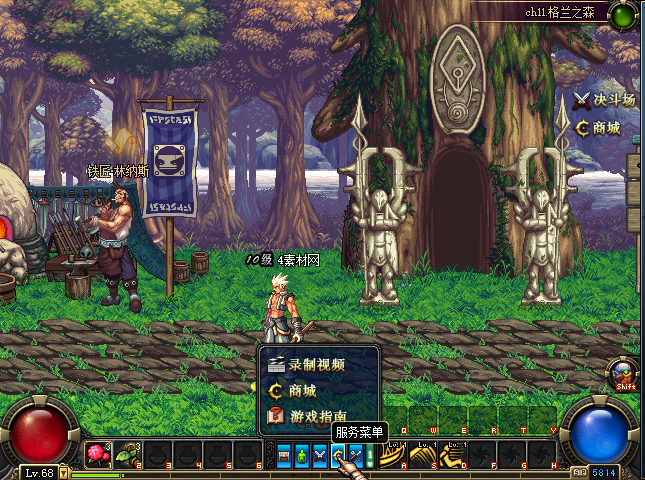The width and height of the screenshot is (645, 480).
Task: Select 录制视频 in the service menu
Action: pos(316,366)
